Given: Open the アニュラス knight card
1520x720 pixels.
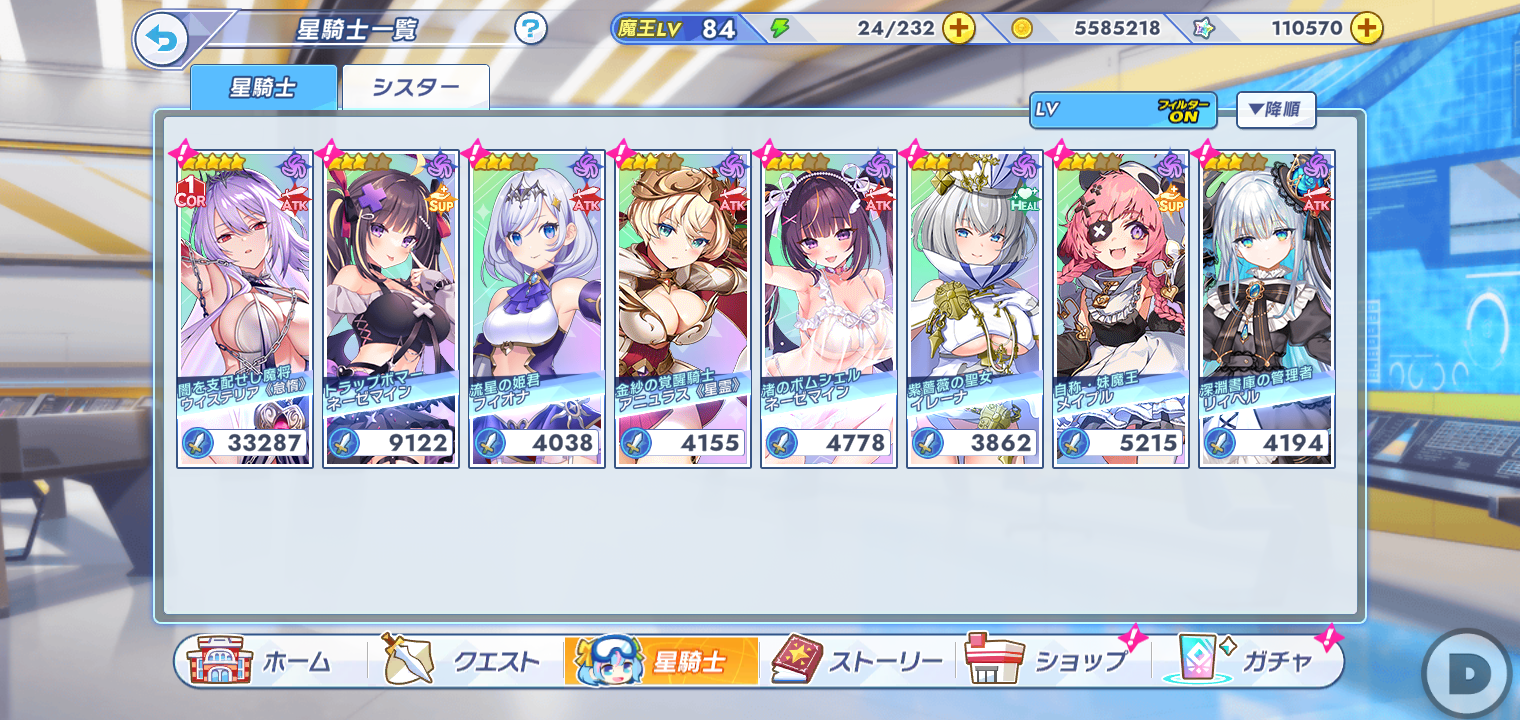Looking at the screenshot, I should click(683, 309).
